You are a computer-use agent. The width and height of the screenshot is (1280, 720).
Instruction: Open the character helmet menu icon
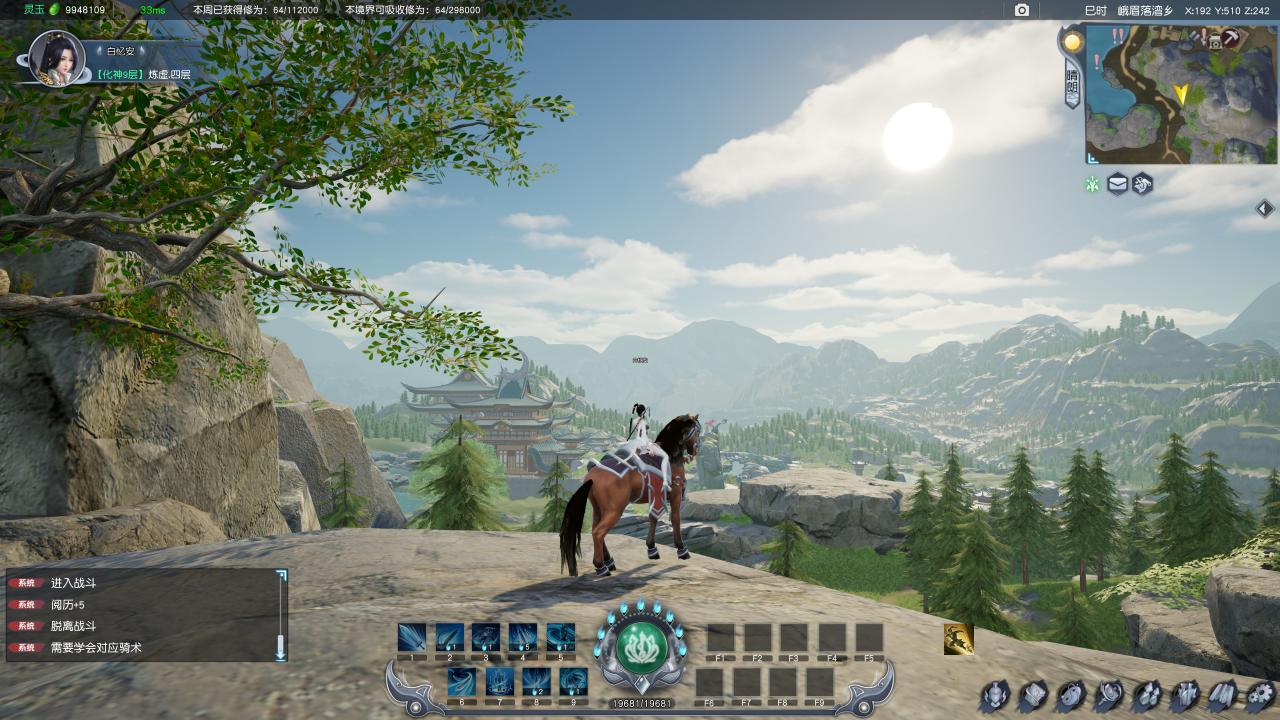coord(994,695)
